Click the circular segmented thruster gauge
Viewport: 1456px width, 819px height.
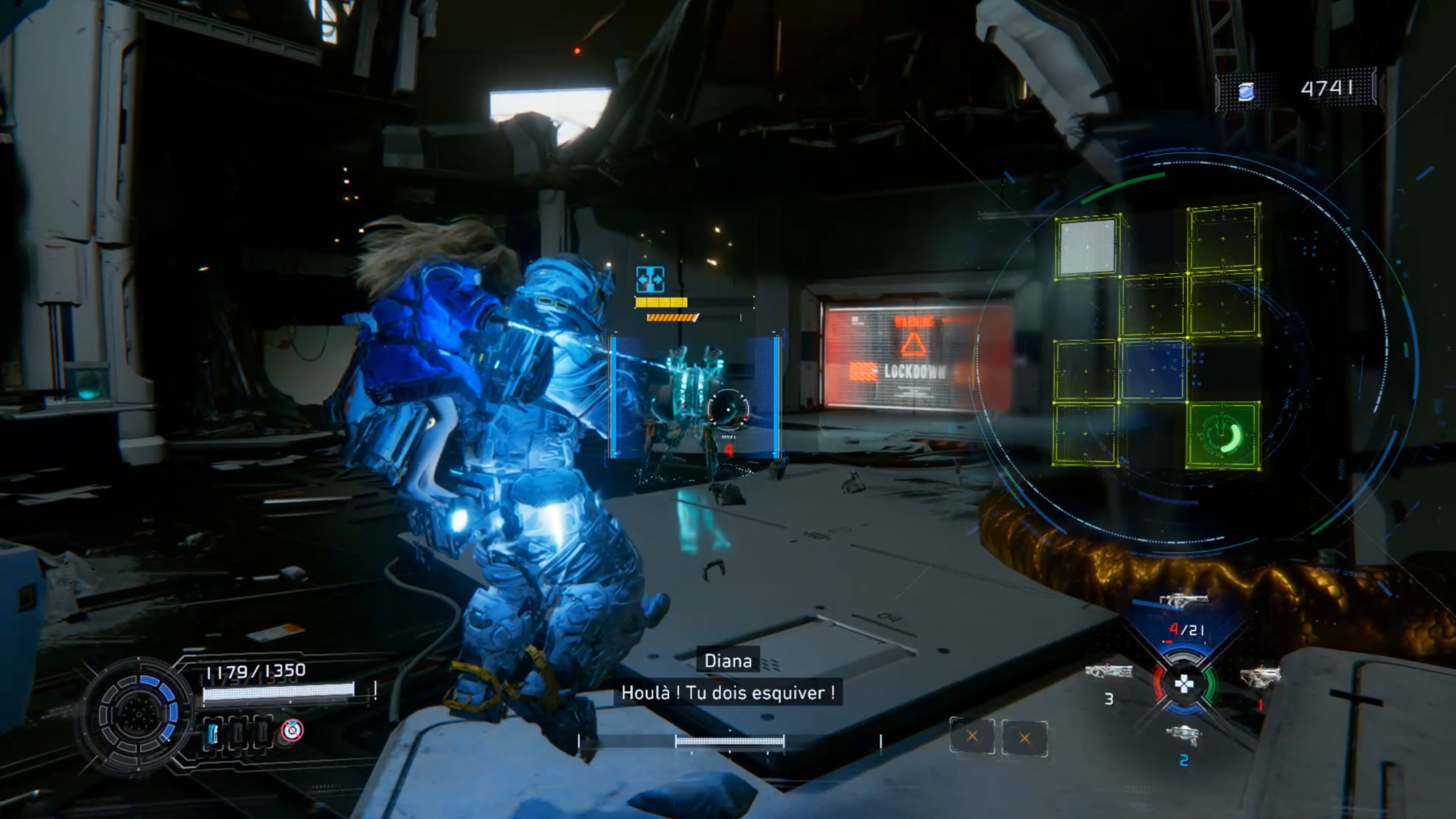137,714
